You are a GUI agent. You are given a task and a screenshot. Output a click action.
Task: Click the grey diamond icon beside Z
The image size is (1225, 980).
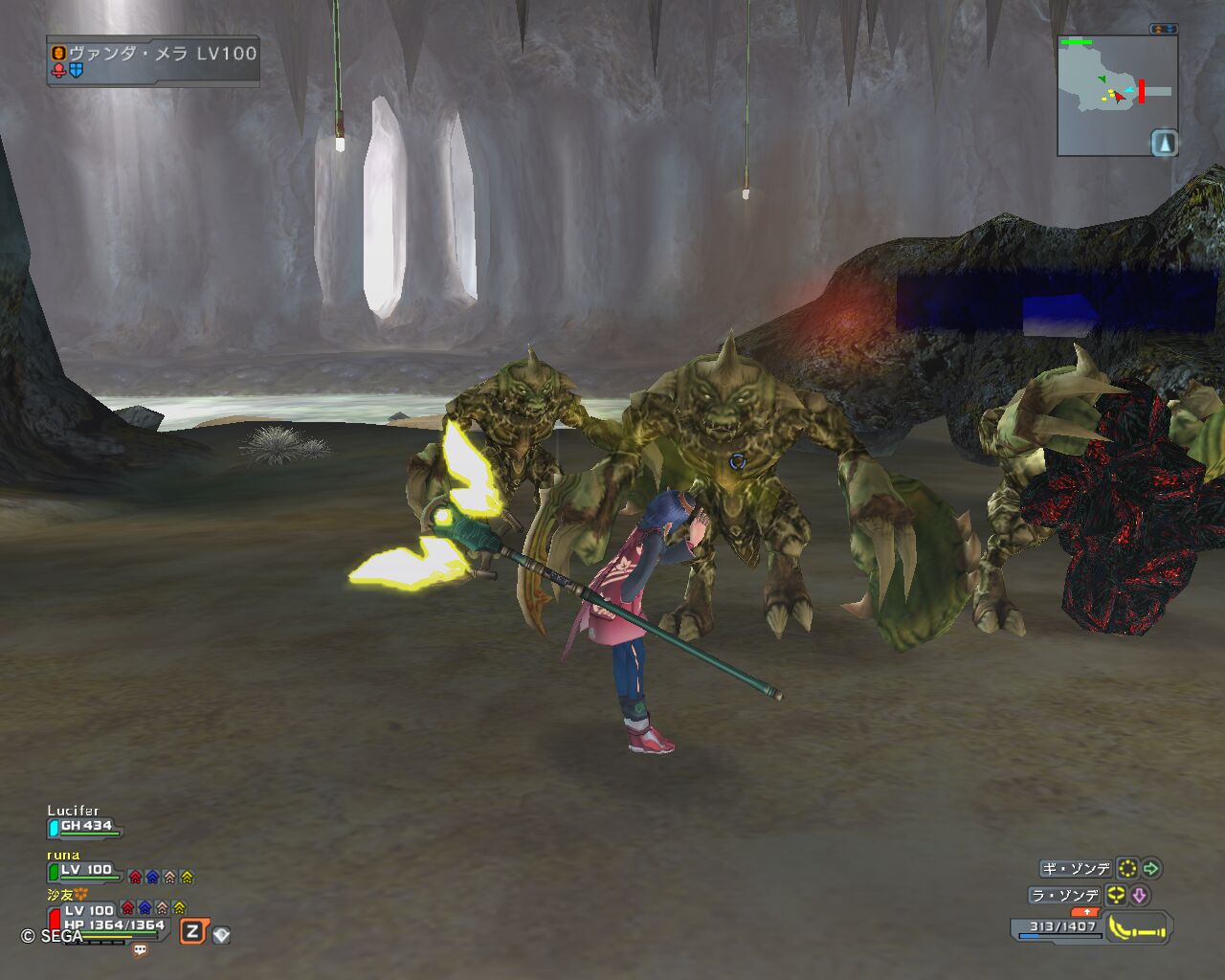221,935
